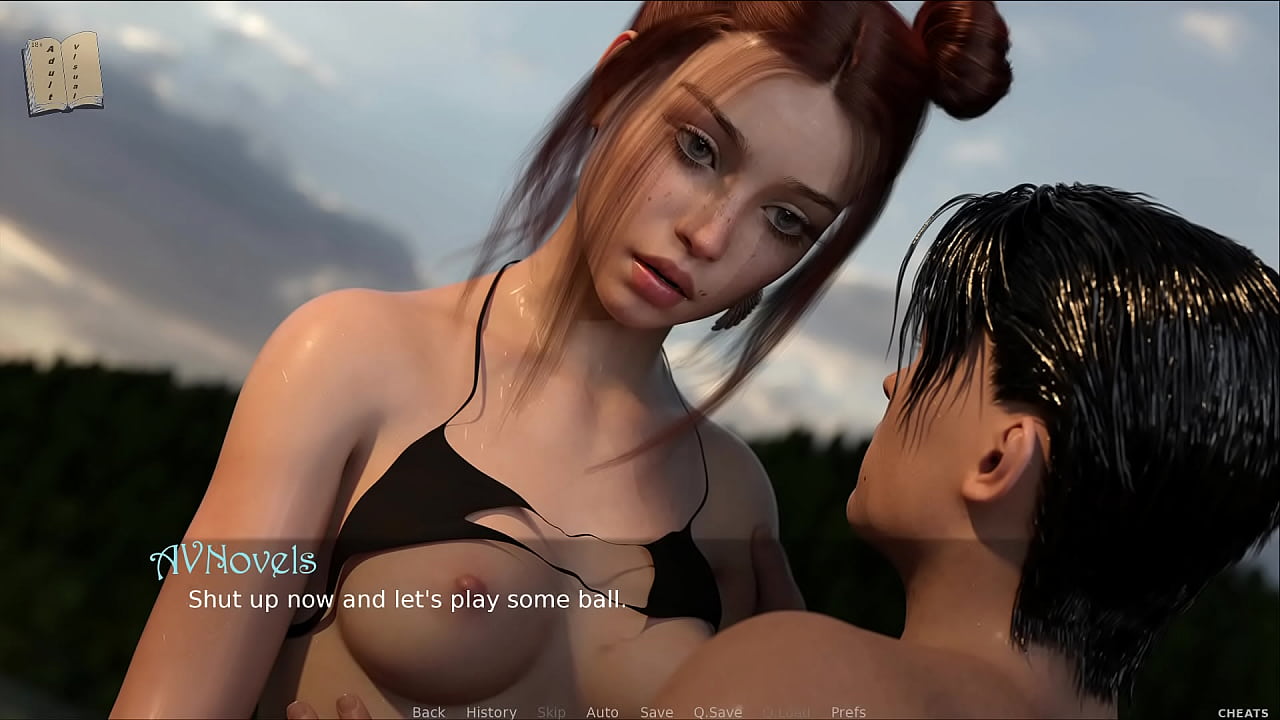Screen dimensions: 1280x720
Task: Click the Skip button
Action: tap(551, 712)
